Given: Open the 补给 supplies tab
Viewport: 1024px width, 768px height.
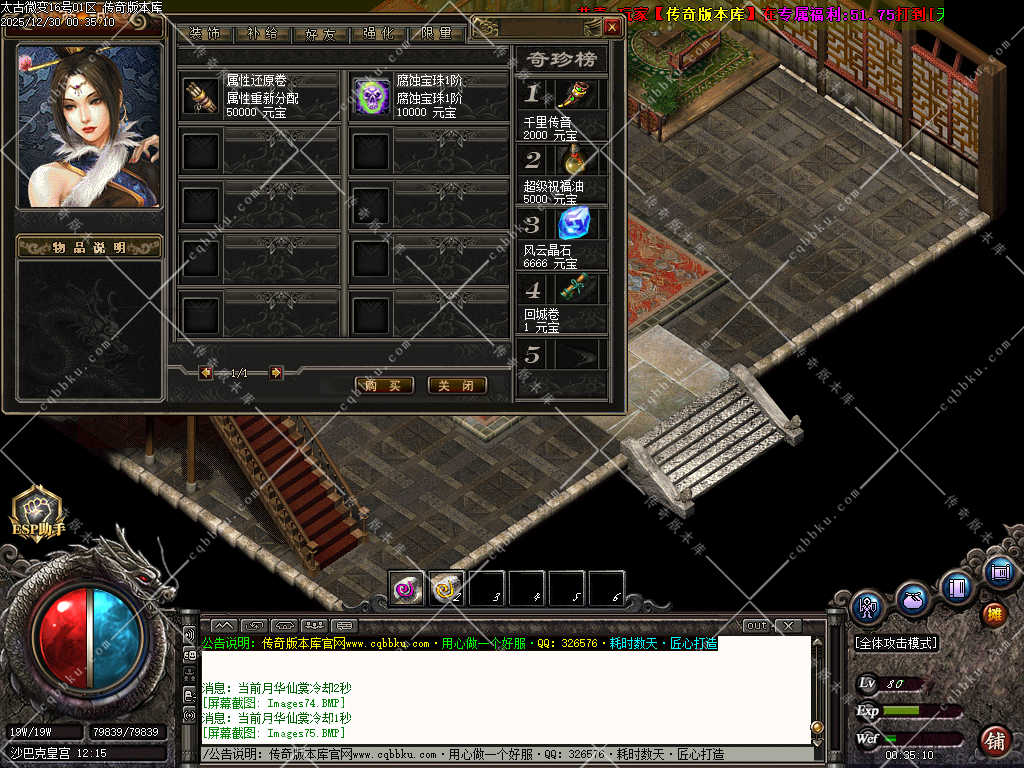Looking at the screenshot, I should pos(265,32).
